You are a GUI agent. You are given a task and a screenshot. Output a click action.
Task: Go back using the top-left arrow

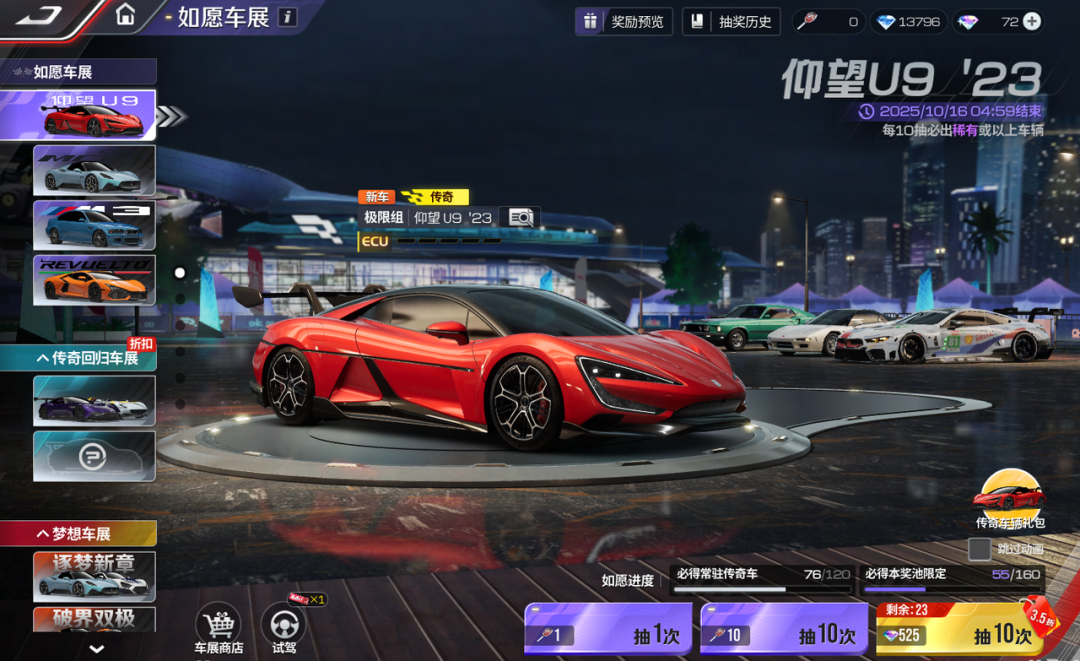(x=40, y=16)
